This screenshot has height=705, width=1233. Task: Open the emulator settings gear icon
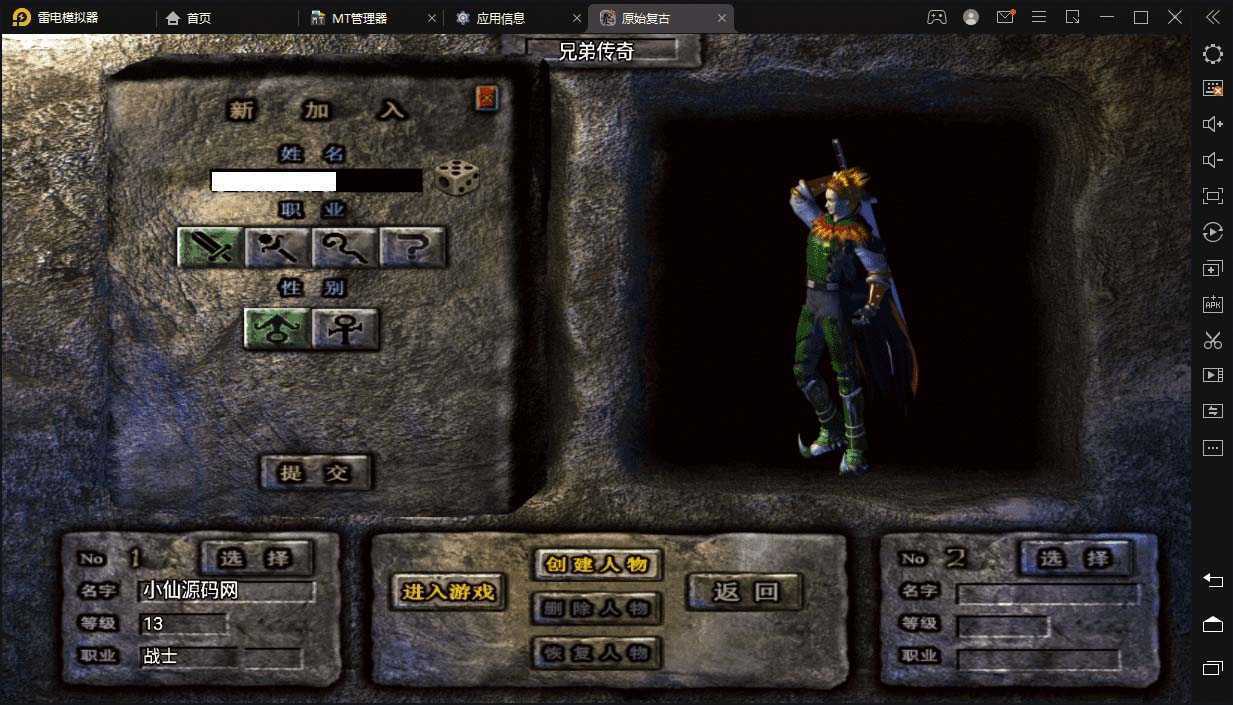(x=1212, y=54)
